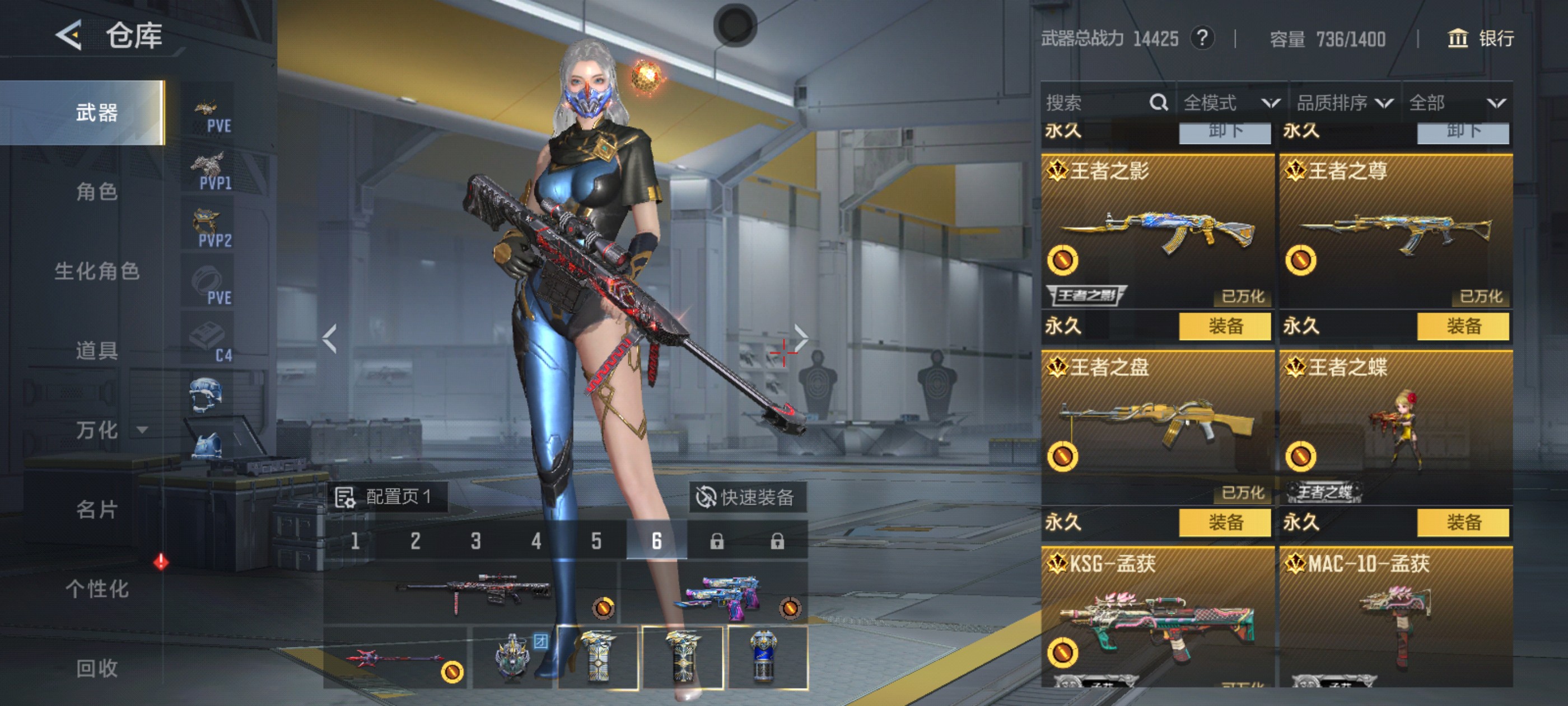Switch to loadout slot 3
1568x706 pixels.
coord(475,541)
